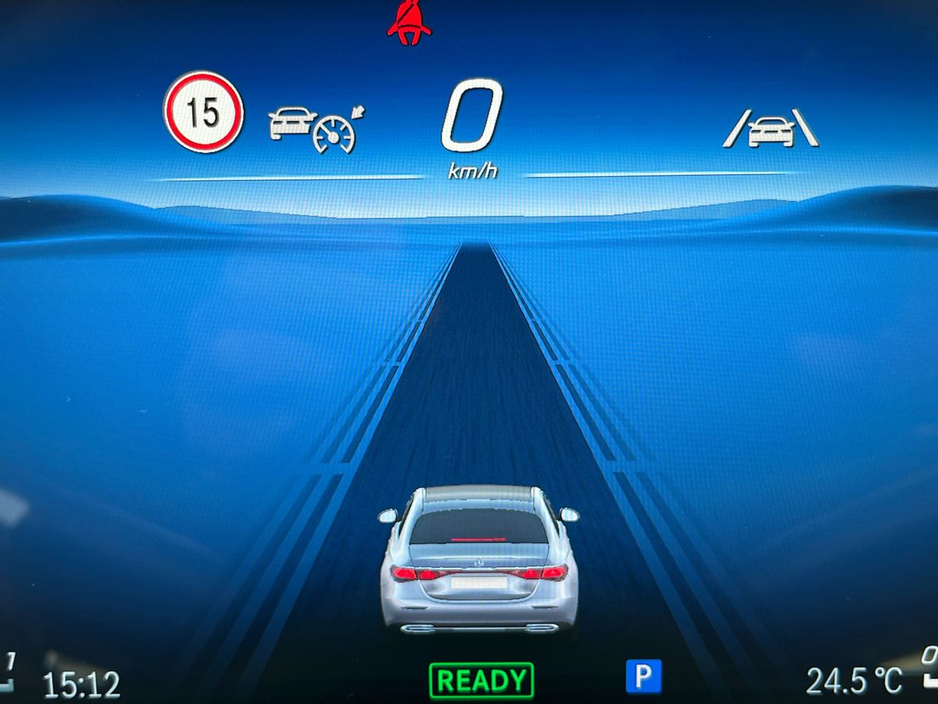Click the green READY indicator
The width and height of the screenshot is (938, 704).
coord(481,681)
